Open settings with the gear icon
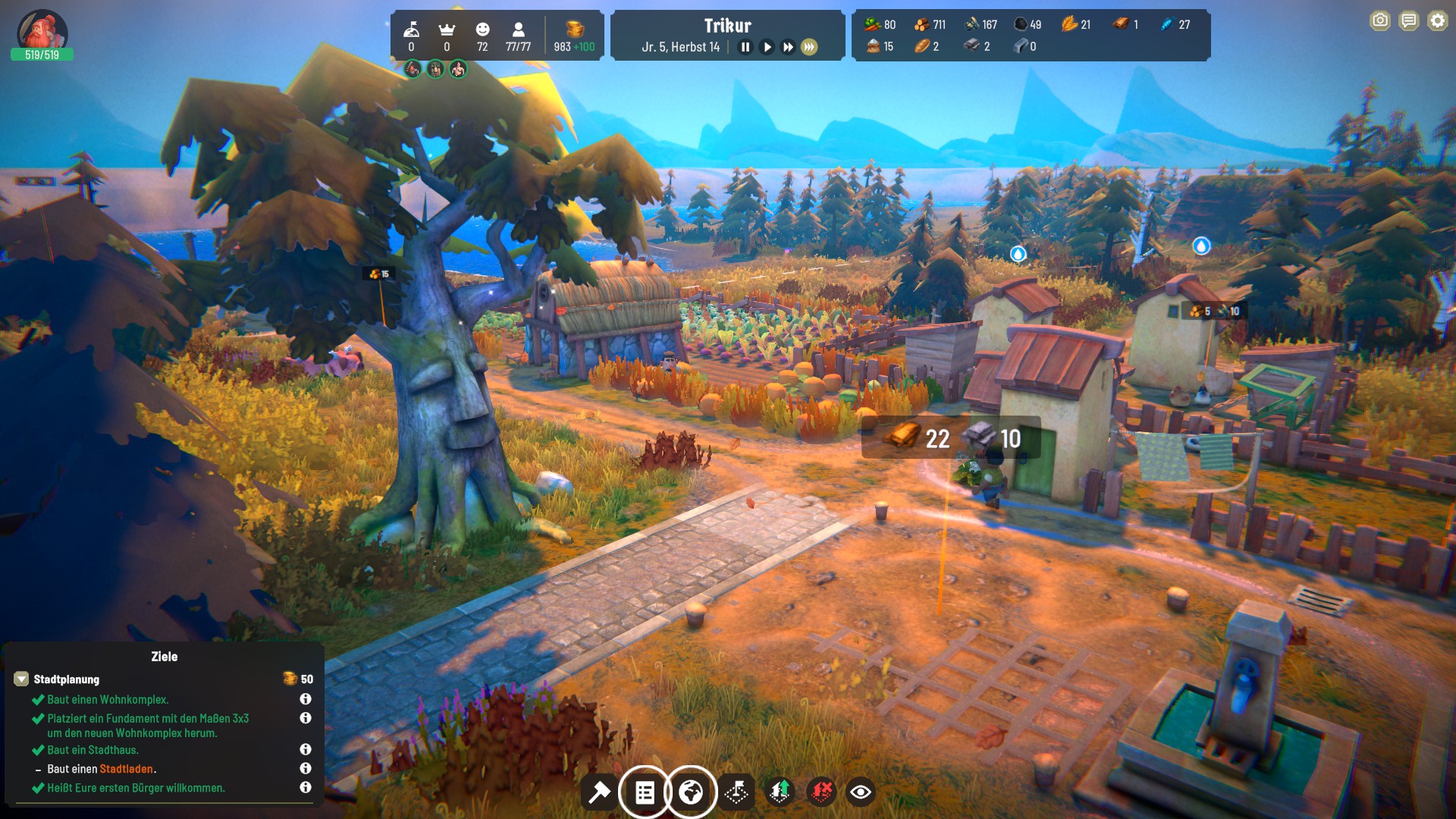The width and height of the screenshot is (1456, 819). click(1438, 20)
